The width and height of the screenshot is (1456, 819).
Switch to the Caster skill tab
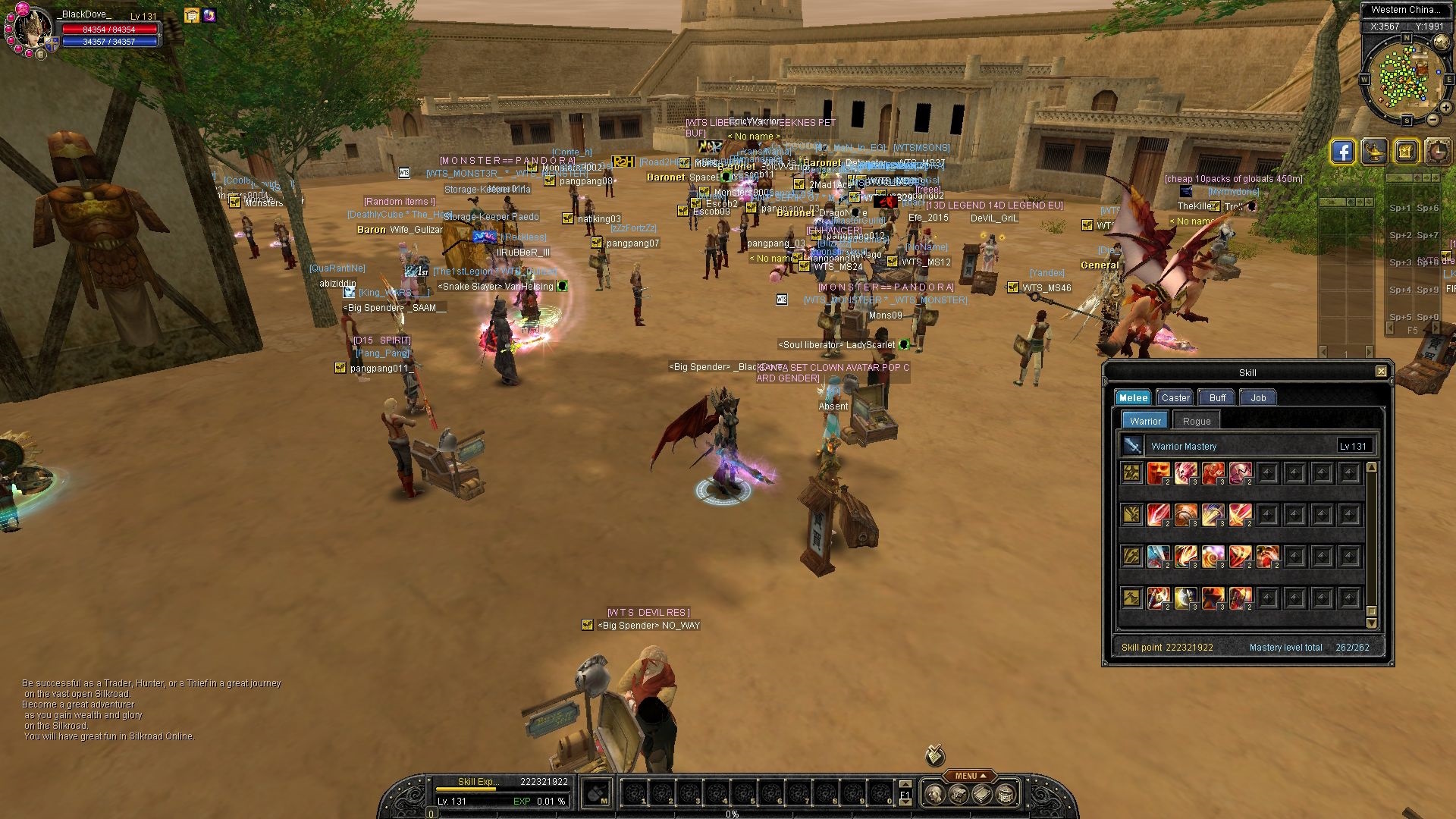coord(1175,397)
